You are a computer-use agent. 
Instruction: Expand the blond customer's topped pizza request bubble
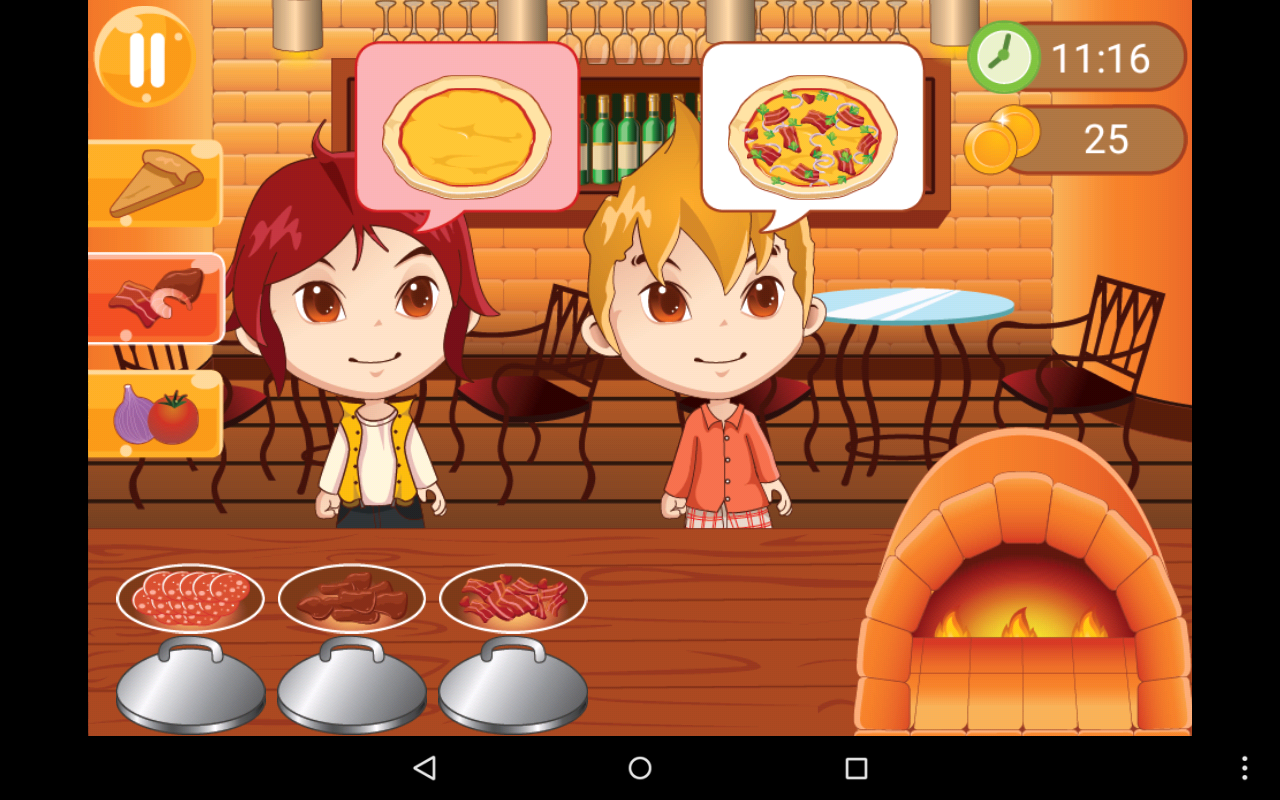813,125
